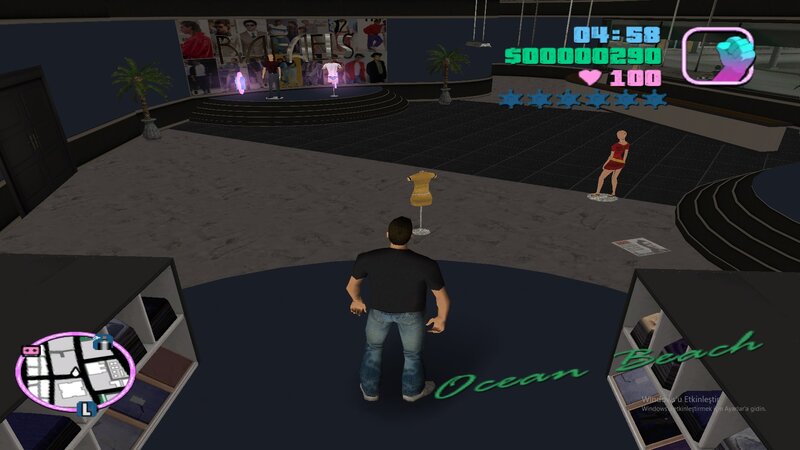Select the pink cassette save marker

(30, 351)
